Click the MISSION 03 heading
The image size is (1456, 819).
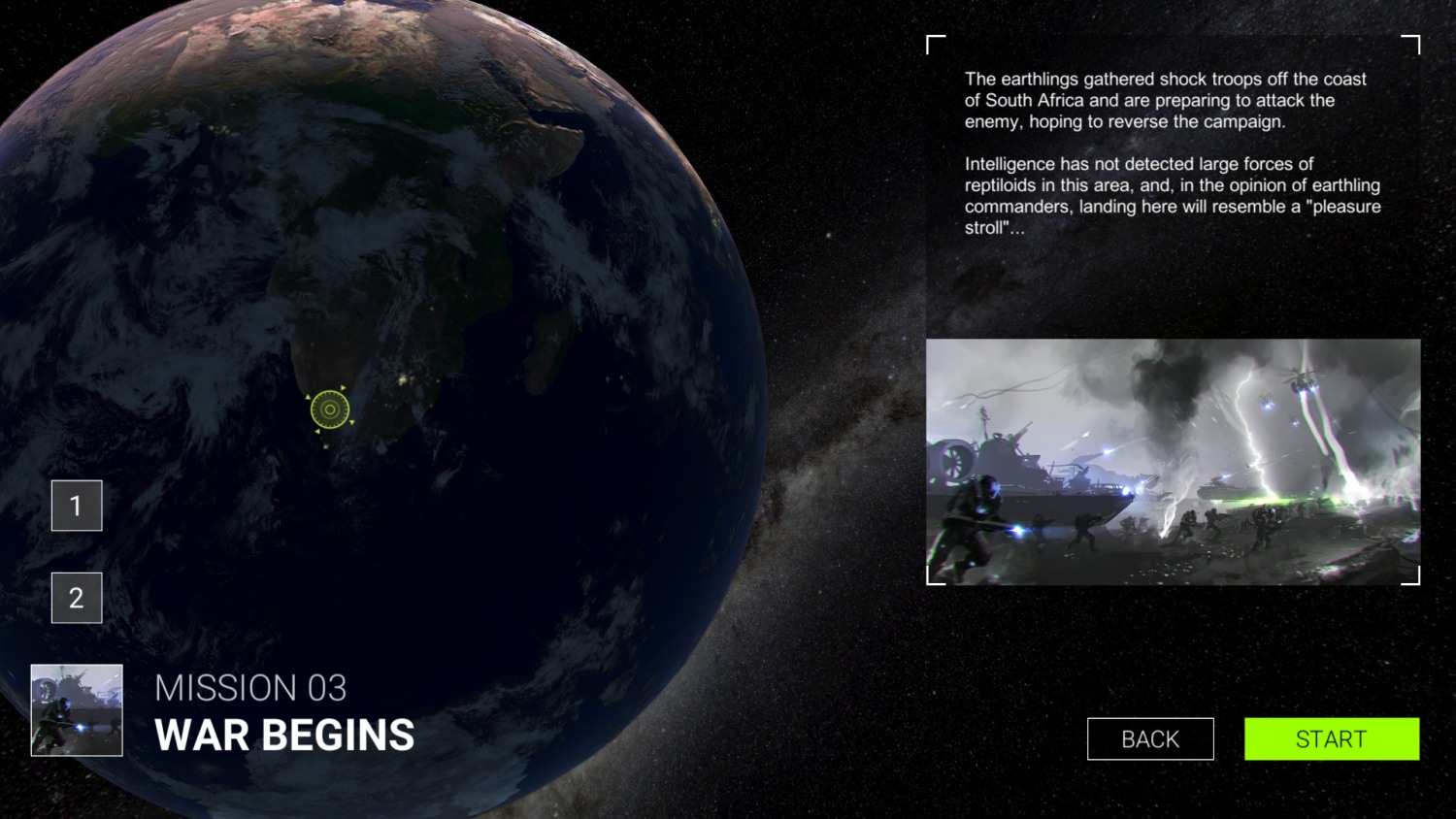(250, 687)
